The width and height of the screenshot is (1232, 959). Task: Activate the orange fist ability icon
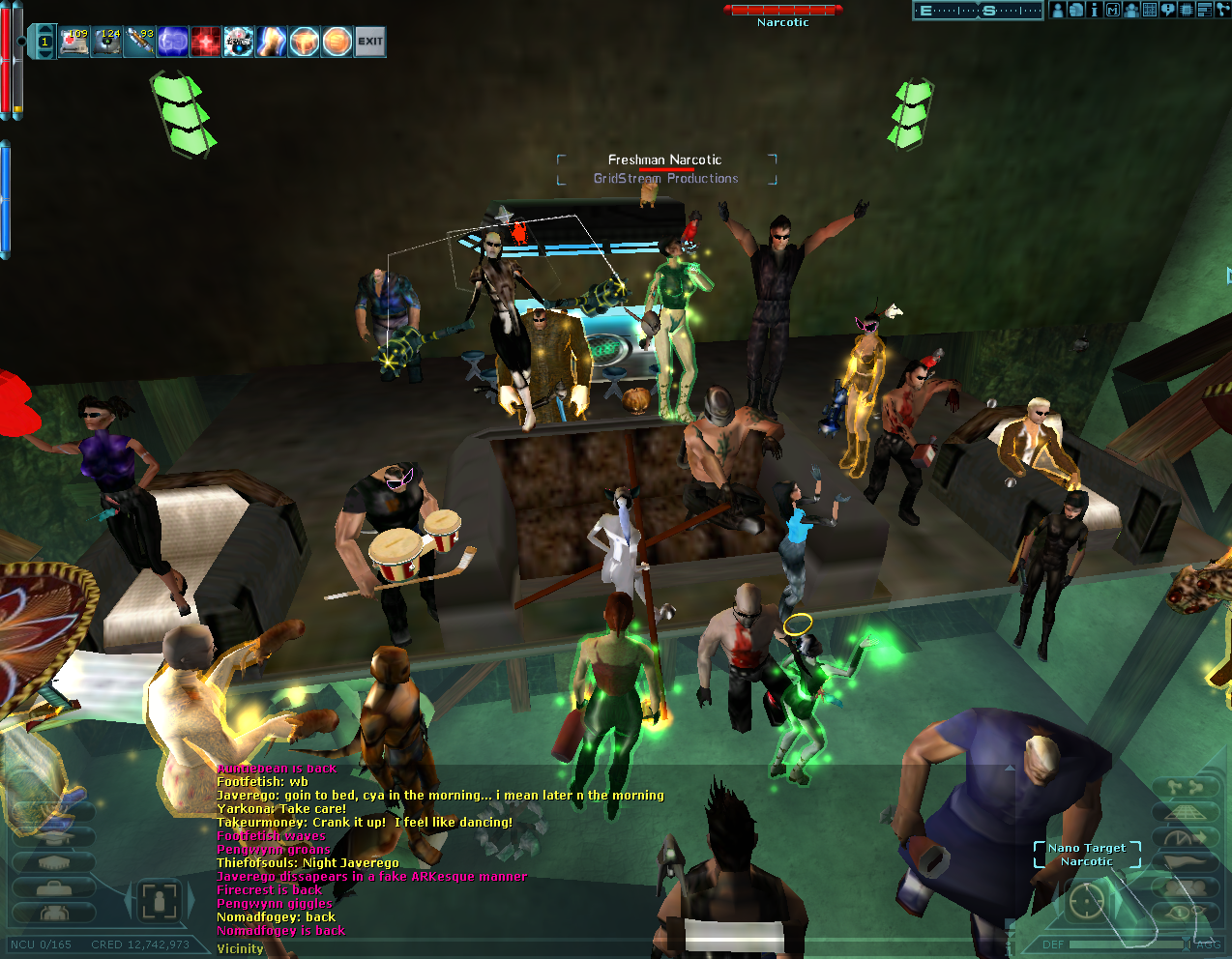point(305,42)
